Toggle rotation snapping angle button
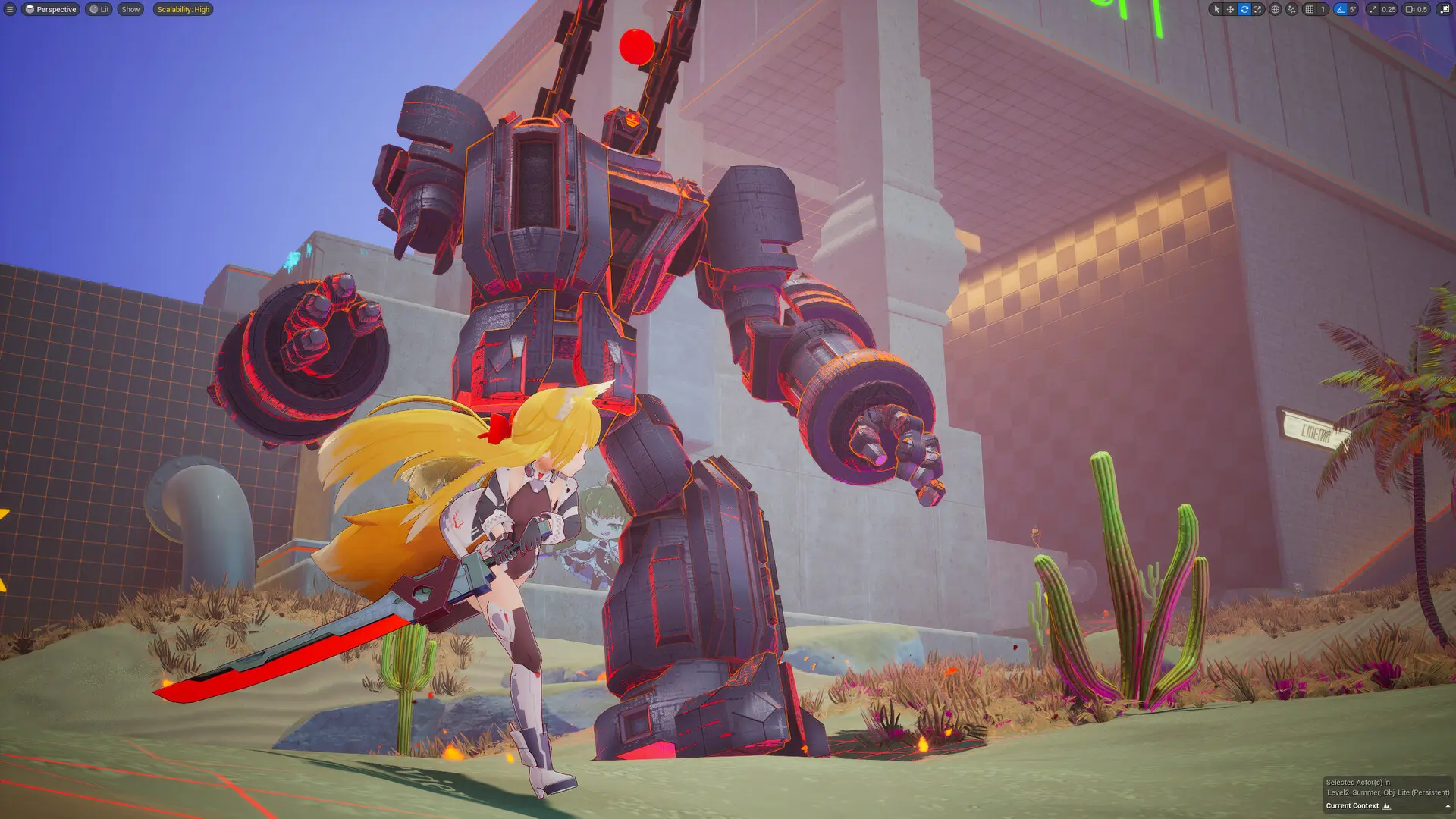Viewport: 1456px width, 819px height. 1341,9
